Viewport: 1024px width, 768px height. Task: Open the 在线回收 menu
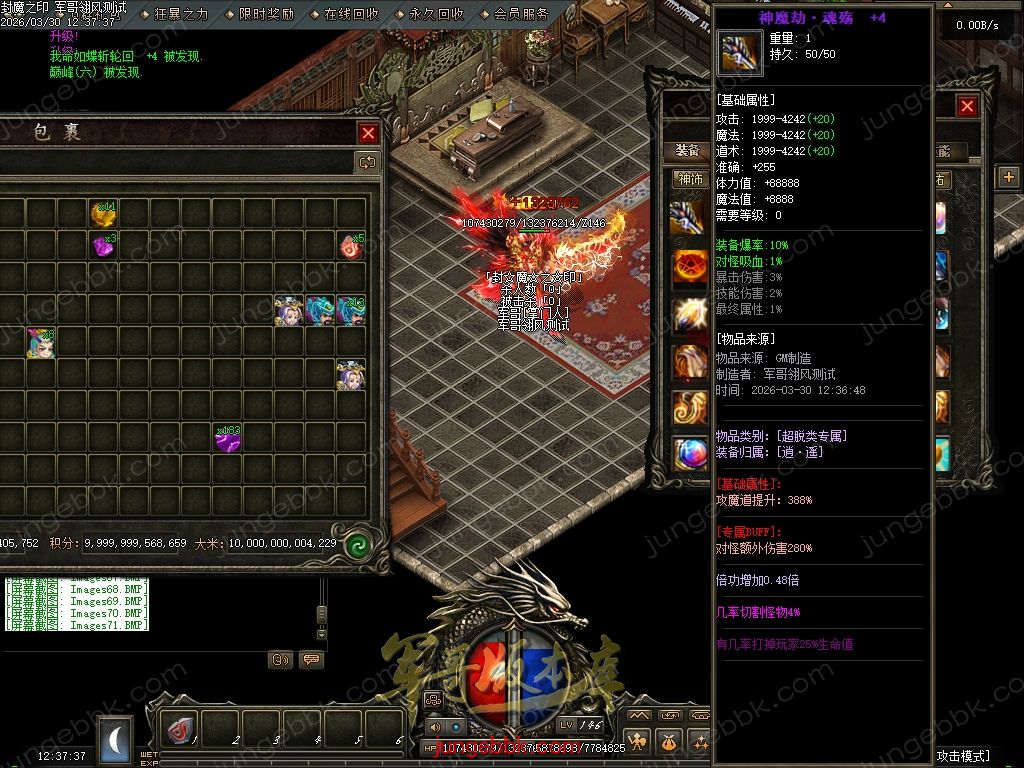[x=351, y=14]
